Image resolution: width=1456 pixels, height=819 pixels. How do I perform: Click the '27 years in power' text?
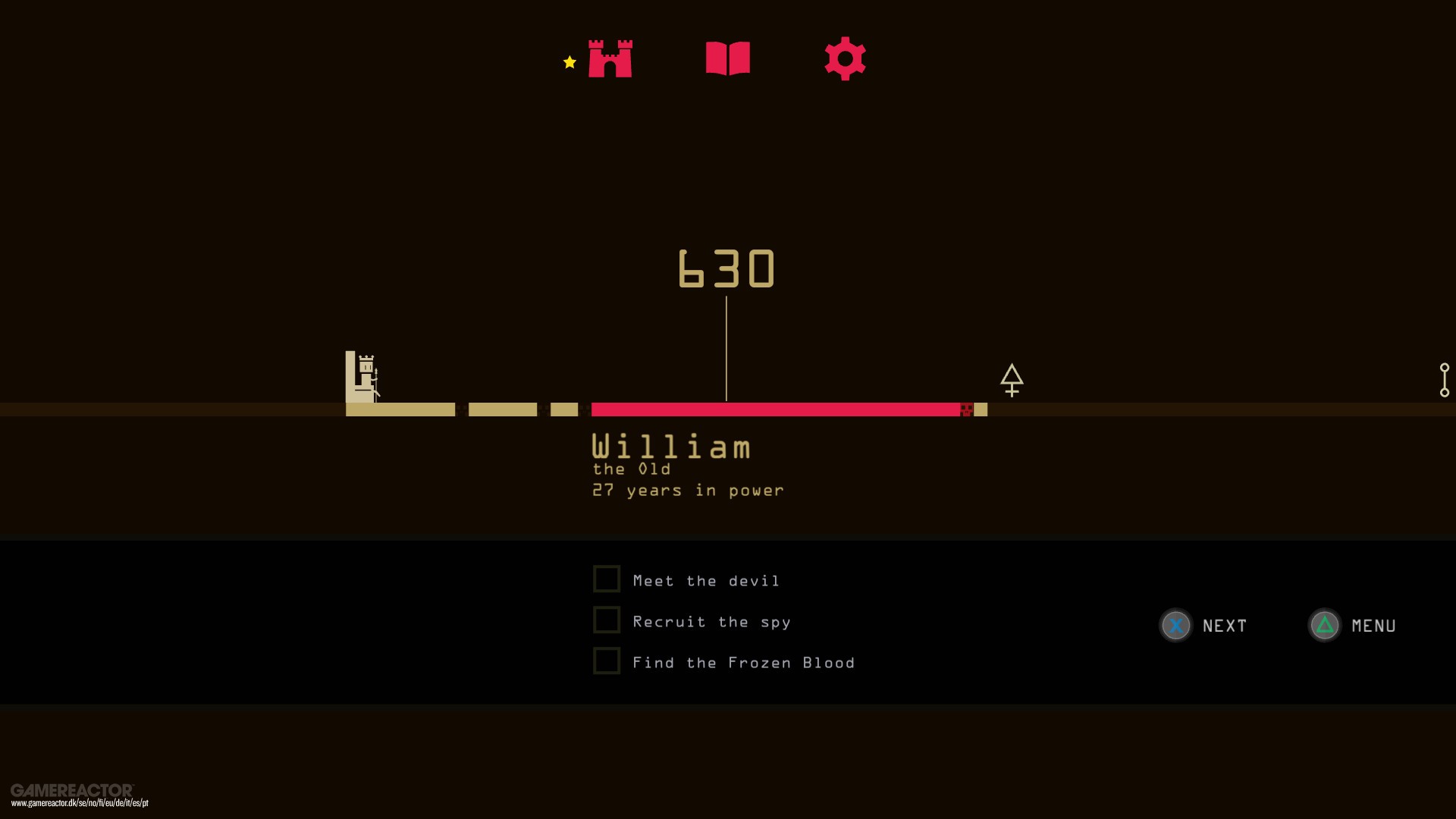coord(687,491)
